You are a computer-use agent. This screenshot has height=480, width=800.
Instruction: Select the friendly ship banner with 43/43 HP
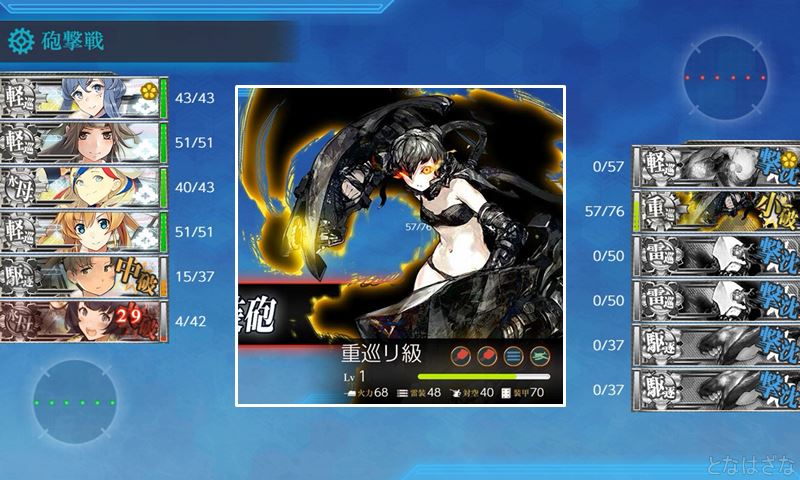coord(82,96)
